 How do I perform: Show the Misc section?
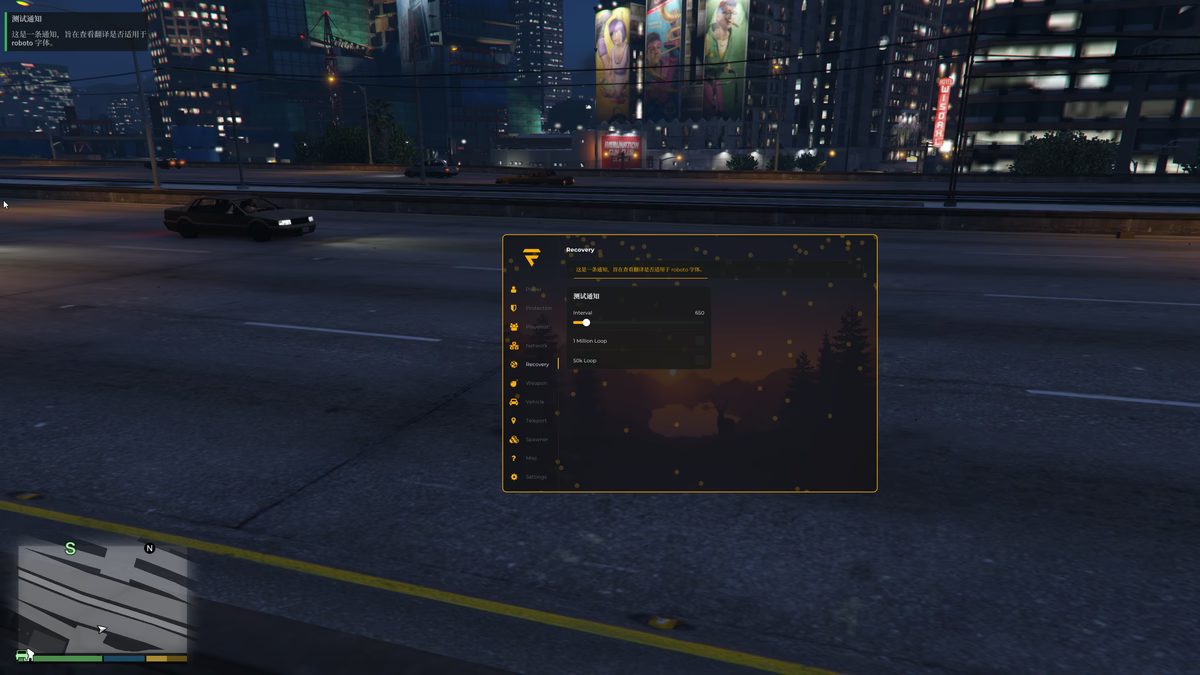[530, 458]
